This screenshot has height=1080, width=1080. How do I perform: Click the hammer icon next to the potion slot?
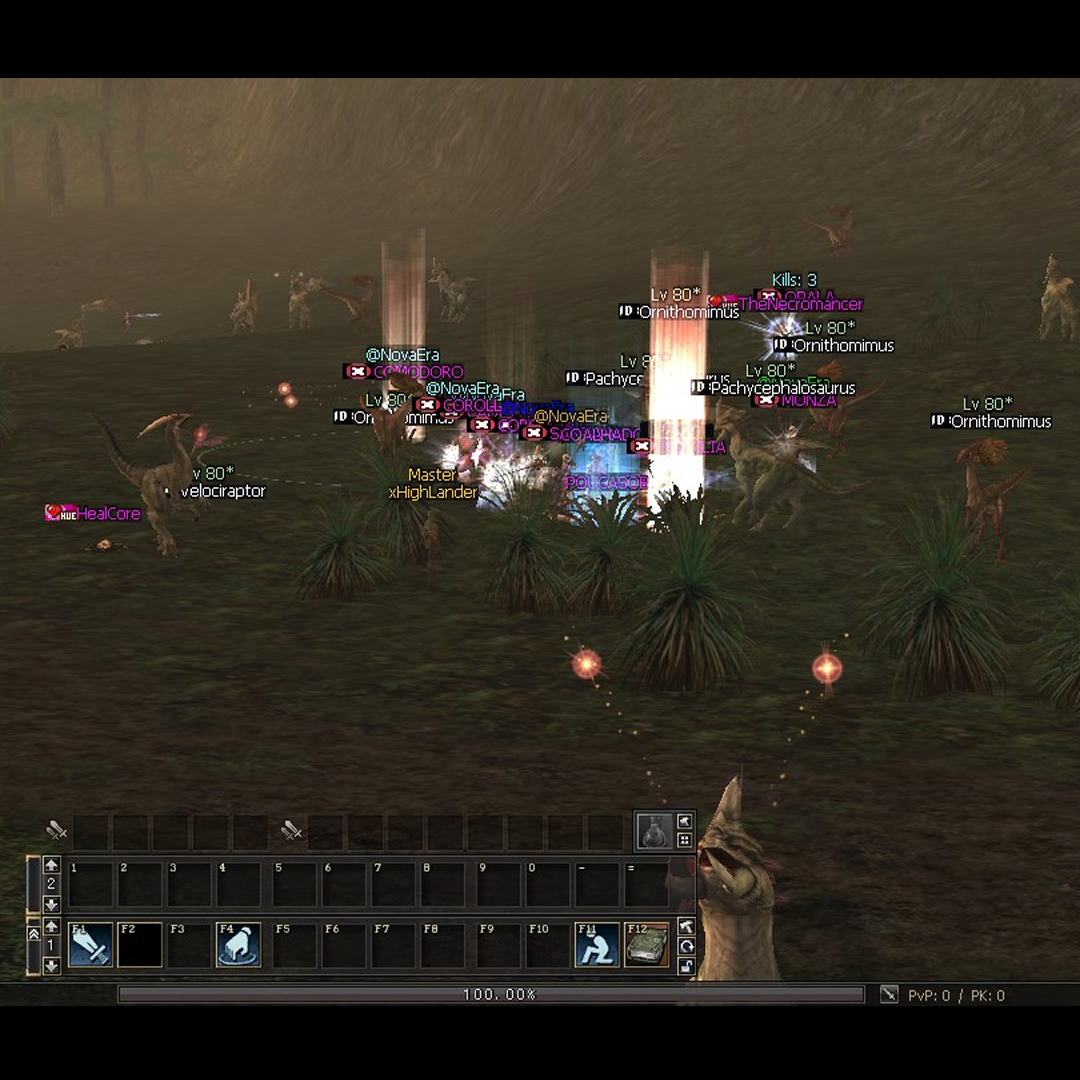[685, 821]
